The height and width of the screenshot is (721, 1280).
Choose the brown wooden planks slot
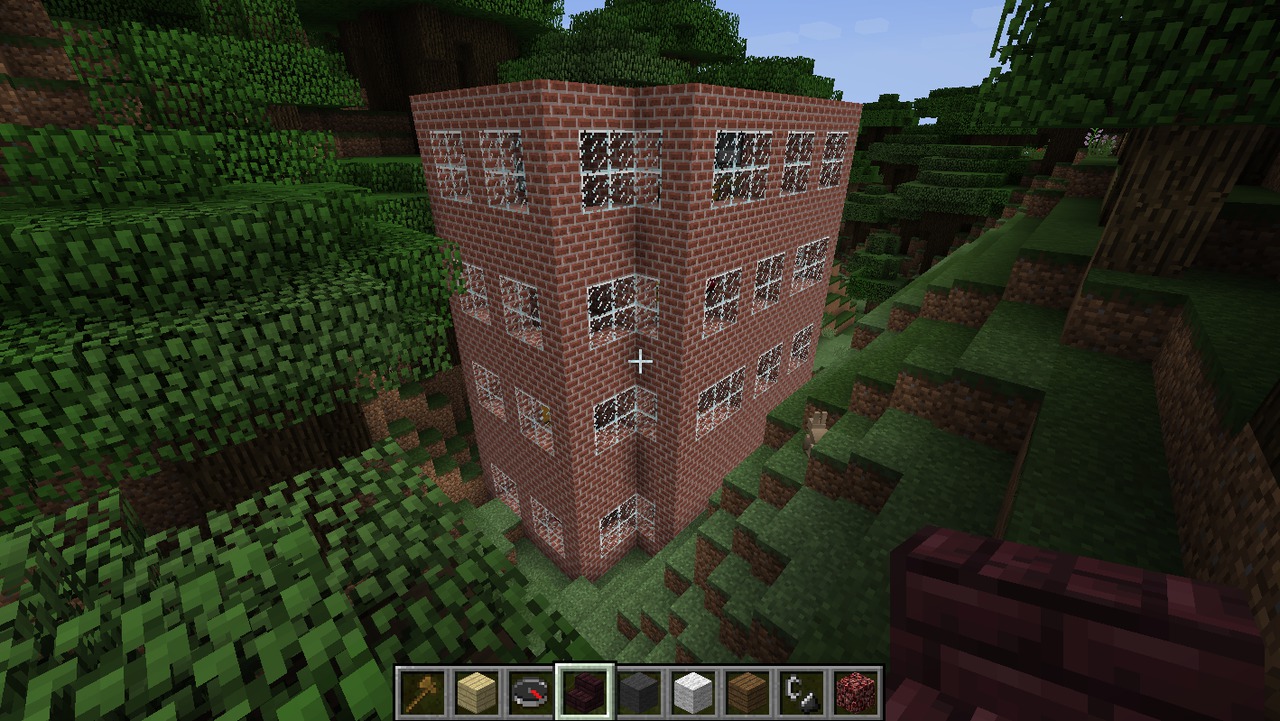(747, 692)
